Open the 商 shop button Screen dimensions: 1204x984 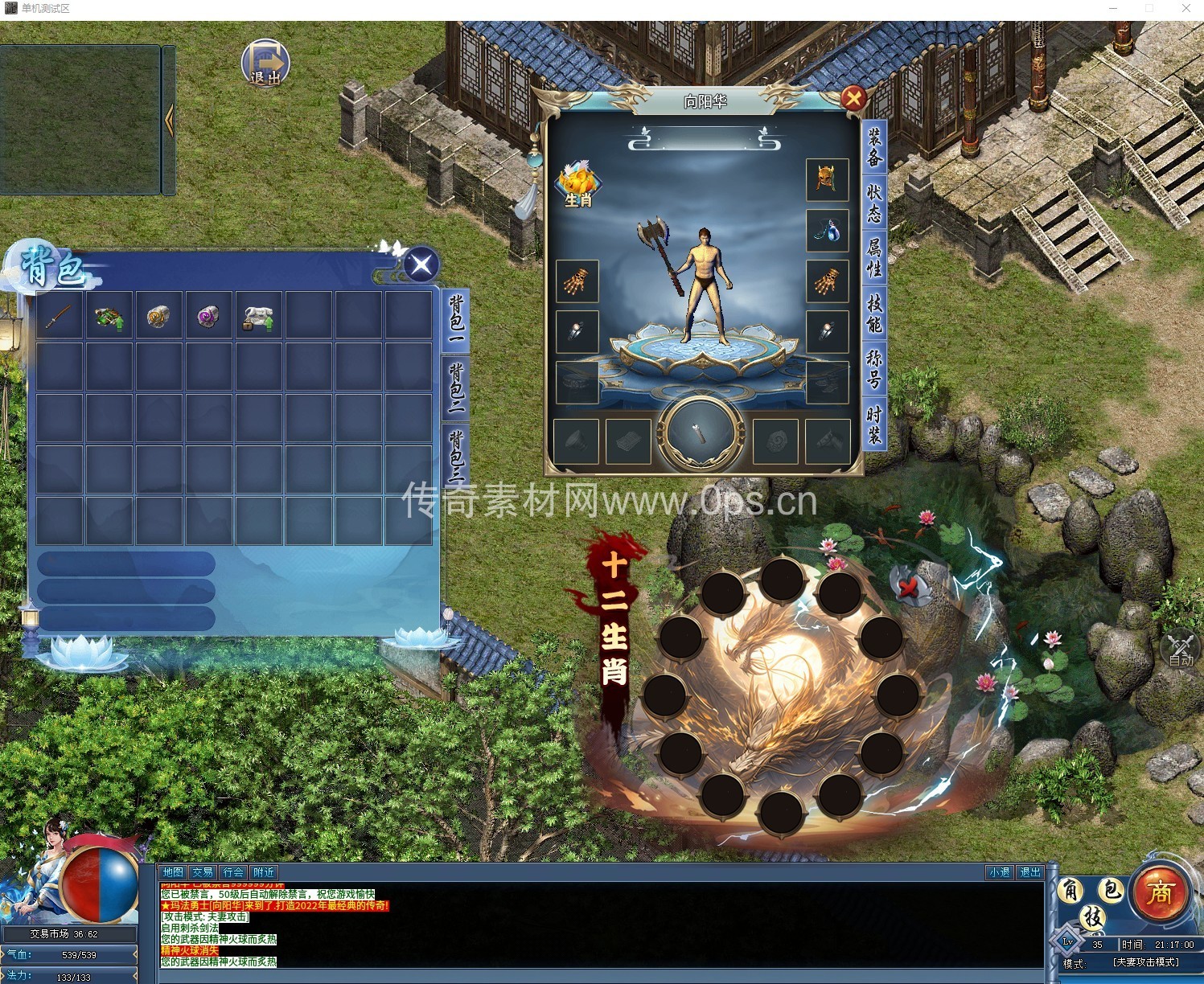click(1159, 892)
